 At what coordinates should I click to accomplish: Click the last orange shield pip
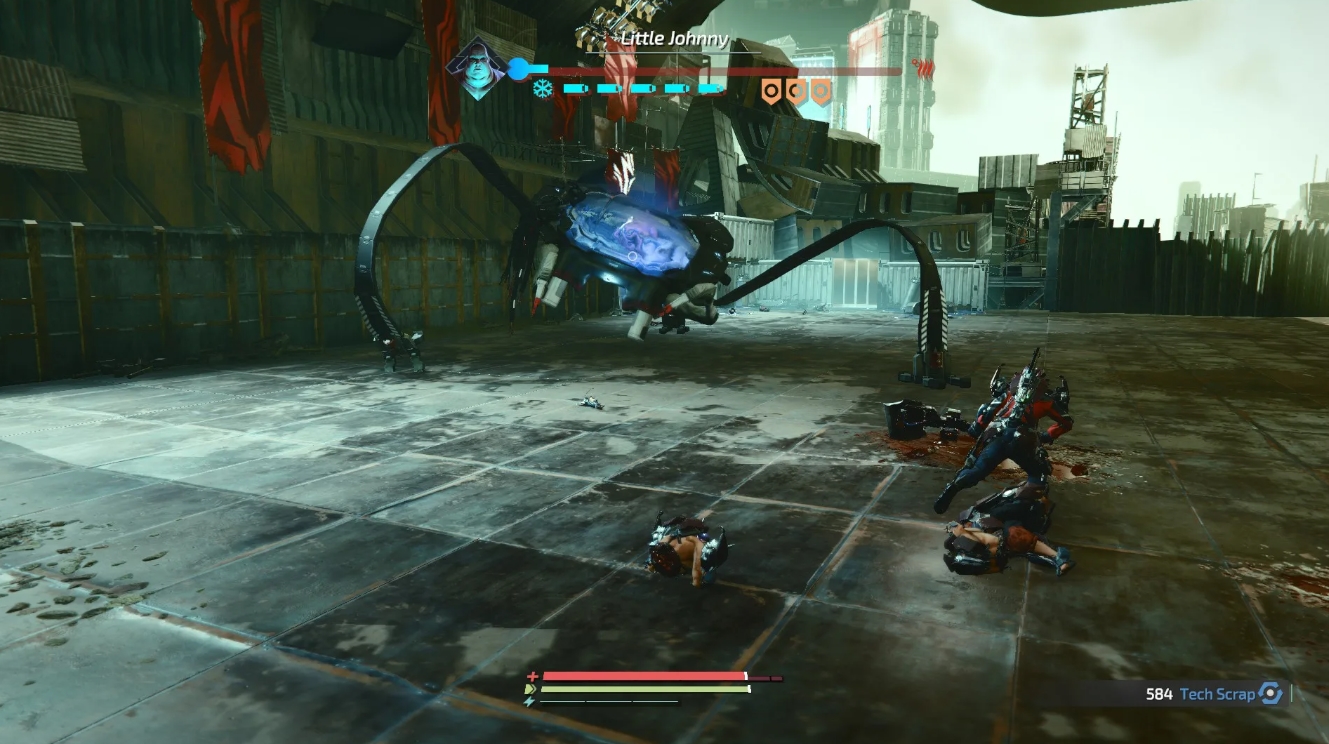click(x=820, y=91)
